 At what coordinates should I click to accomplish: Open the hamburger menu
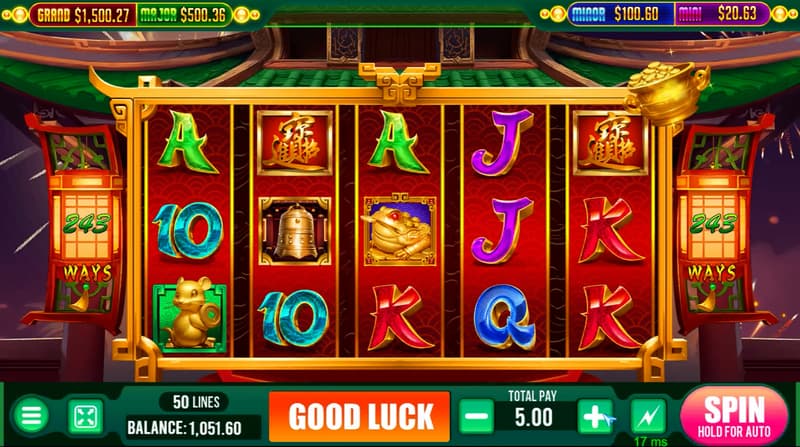[x=32, y=416]
